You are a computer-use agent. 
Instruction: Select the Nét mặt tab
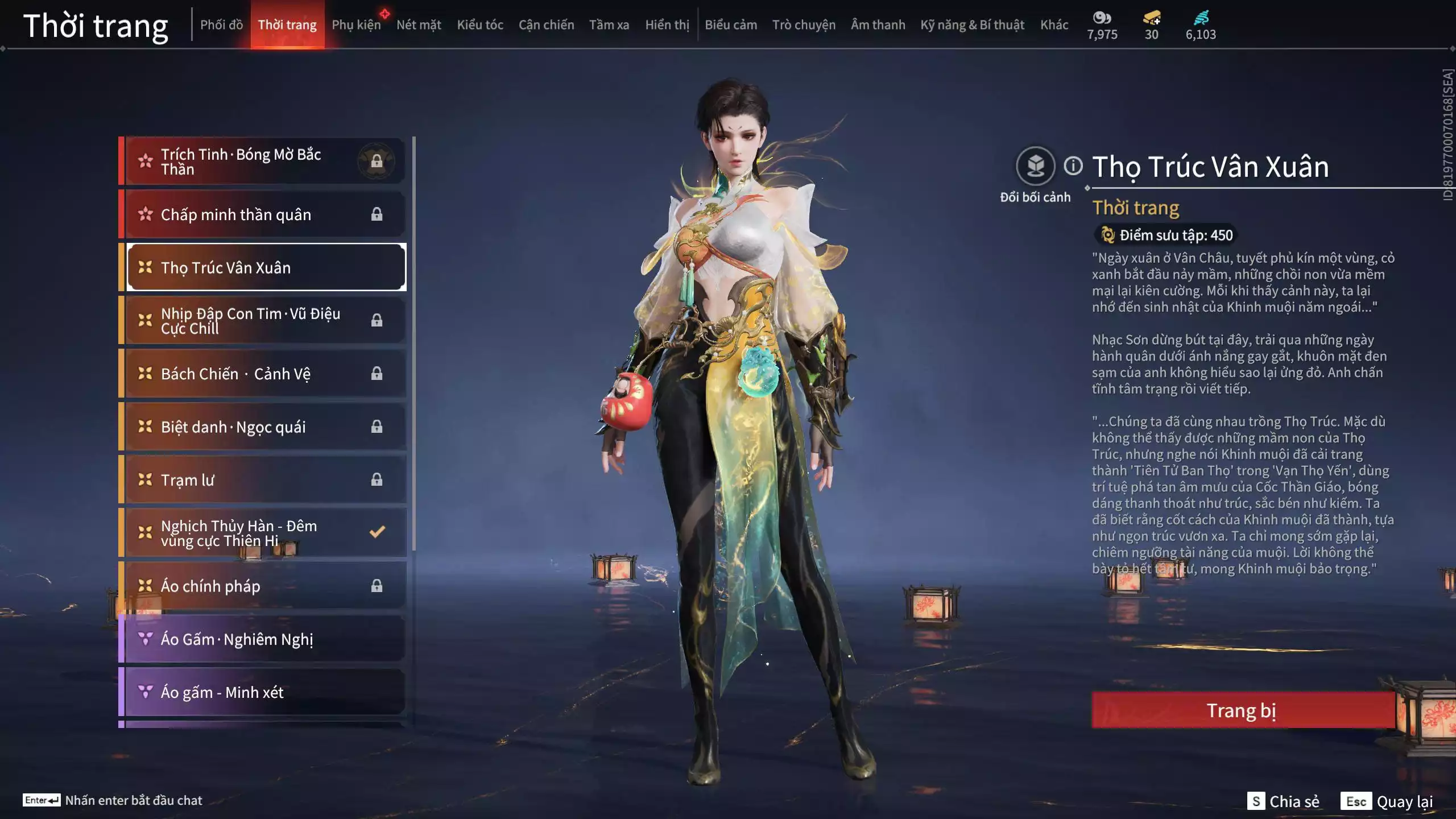coord(419,24)
